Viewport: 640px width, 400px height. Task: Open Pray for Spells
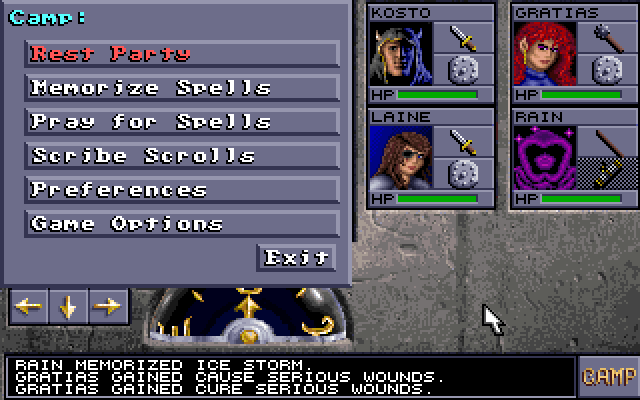pyautogui.click(x=182, y=122)
